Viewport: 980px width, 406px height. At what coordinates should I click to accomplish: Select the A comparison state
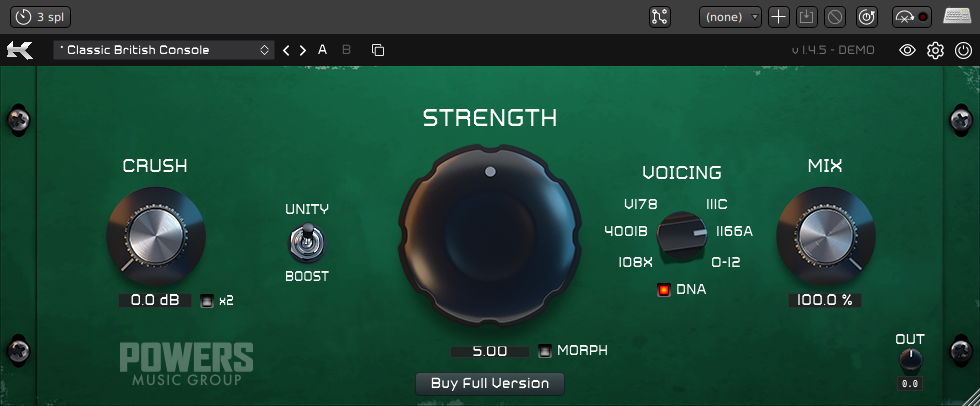point(323,49)
